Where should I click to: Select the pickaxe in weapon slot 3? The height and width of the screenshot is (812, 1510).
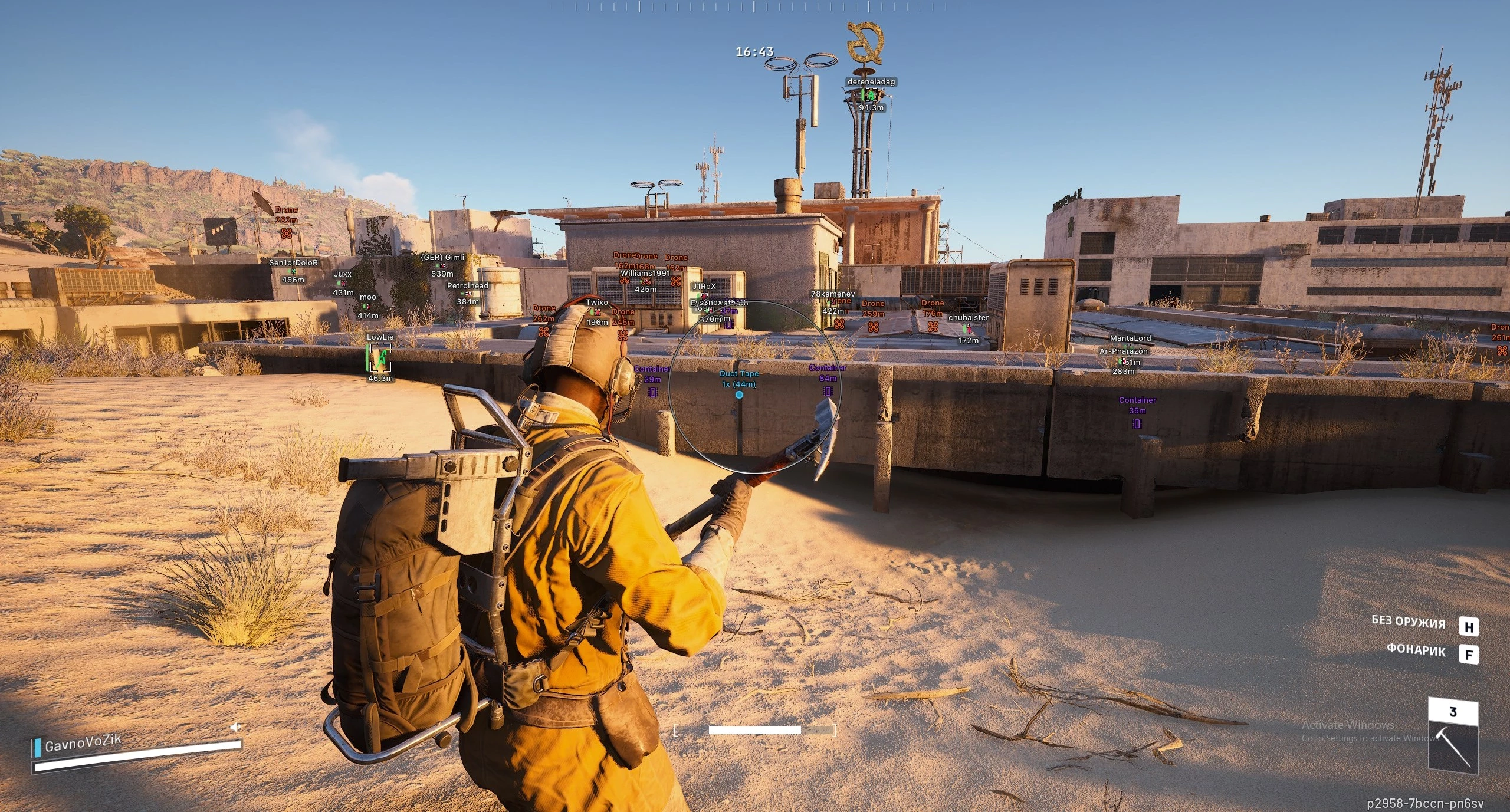pos(1453,742)
